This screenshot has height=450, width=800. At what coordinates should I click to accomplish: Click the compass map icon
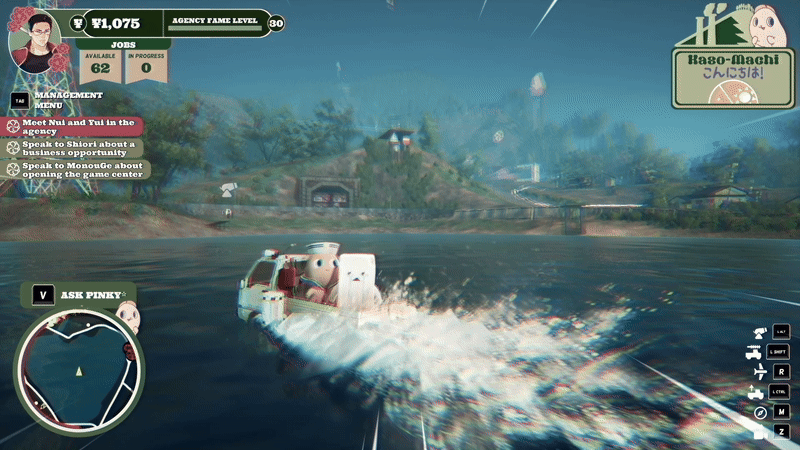(x=757, y=412)
